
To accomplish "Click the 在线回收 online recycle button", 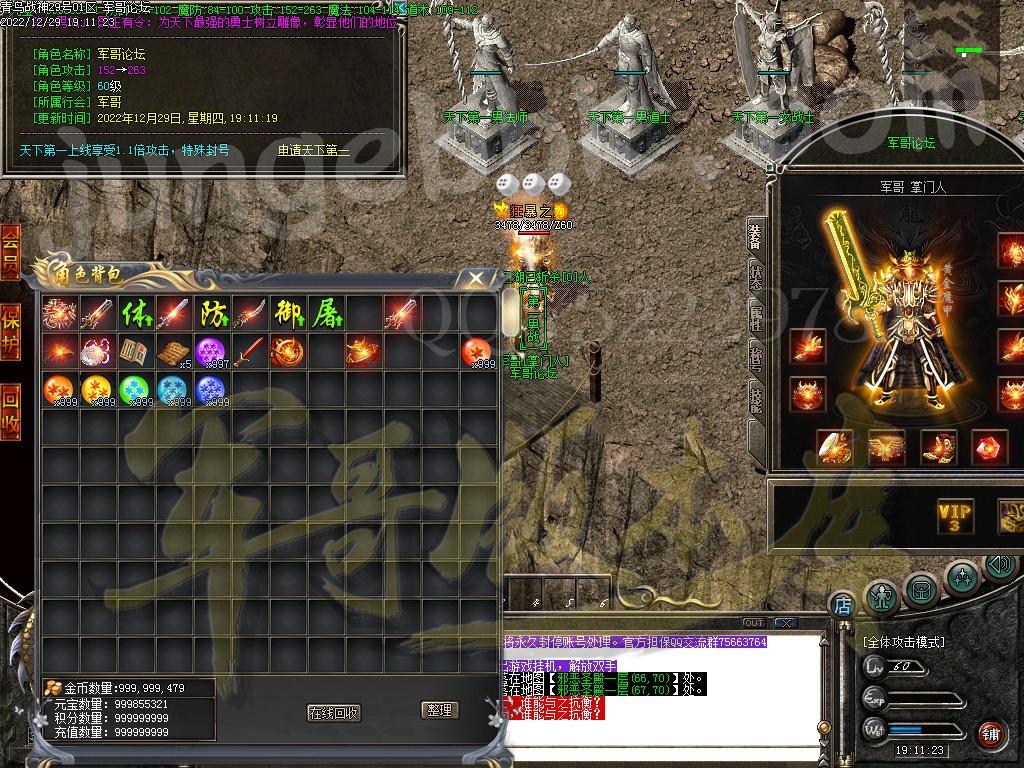I will (x=334, y=712).
